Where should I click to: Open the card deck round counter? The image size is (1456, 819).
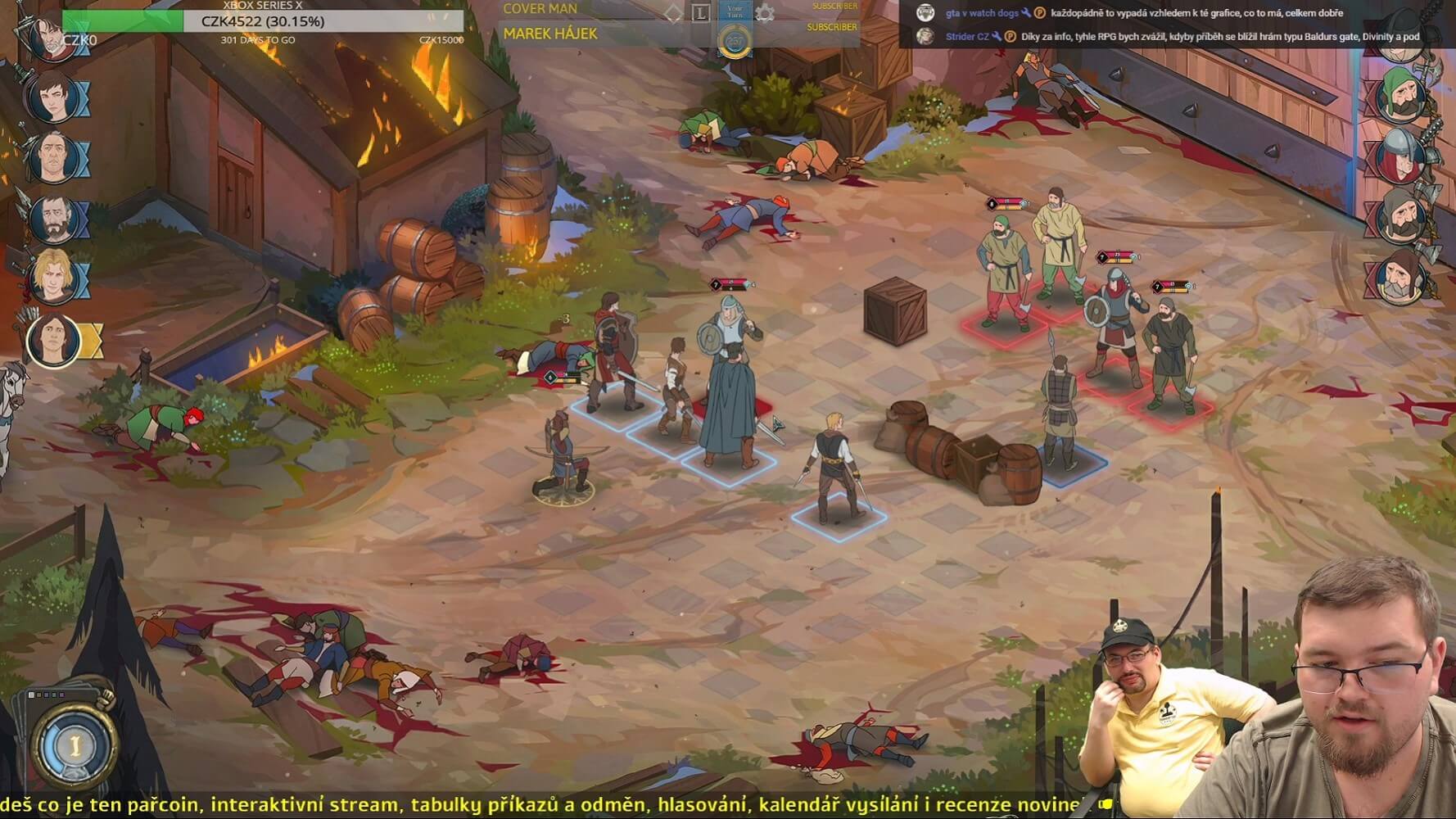point(74,744)
